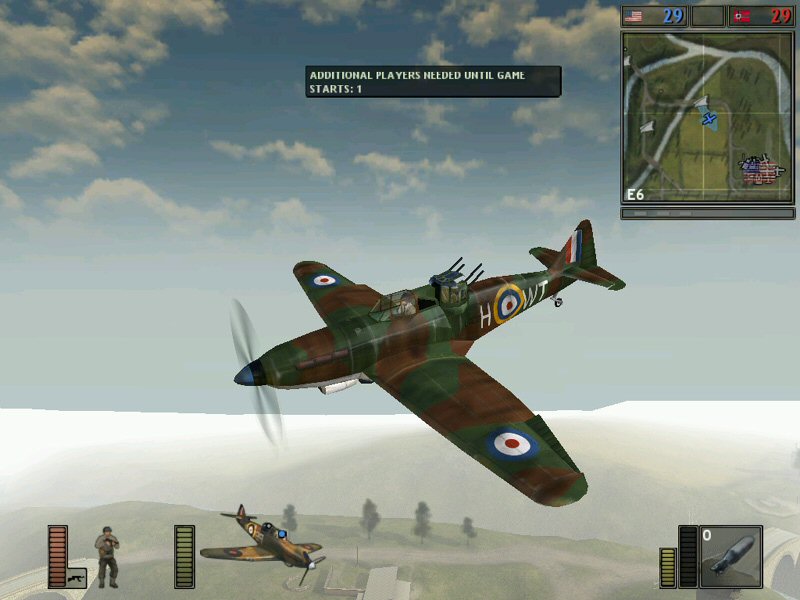The height and width of the screenshot is (600, 800).
Task: Click the soldier status icon
Action: coord(107,557)
